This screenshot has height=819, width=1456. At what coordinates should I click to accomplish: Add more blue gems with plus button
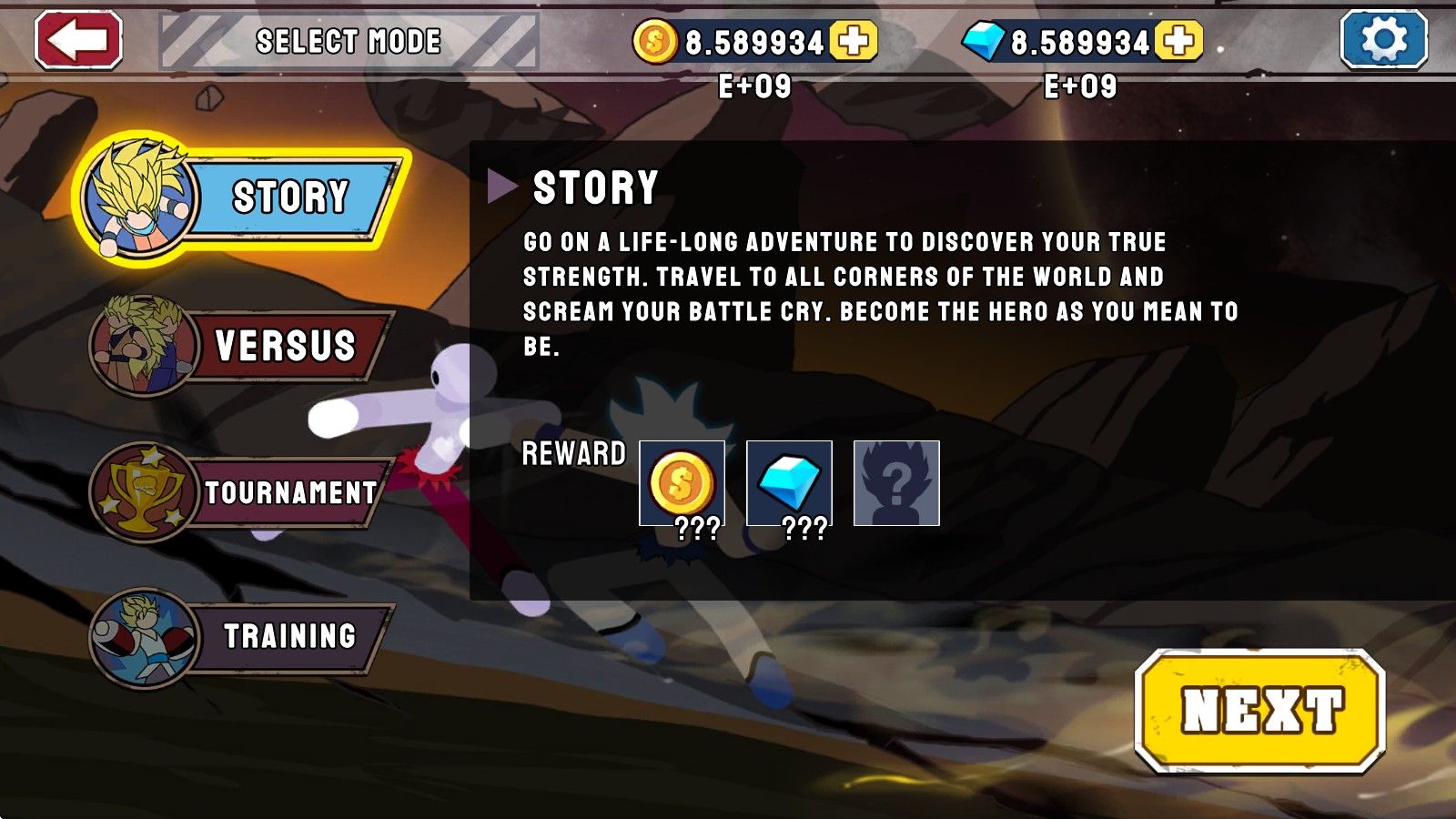click(1178, 41)
